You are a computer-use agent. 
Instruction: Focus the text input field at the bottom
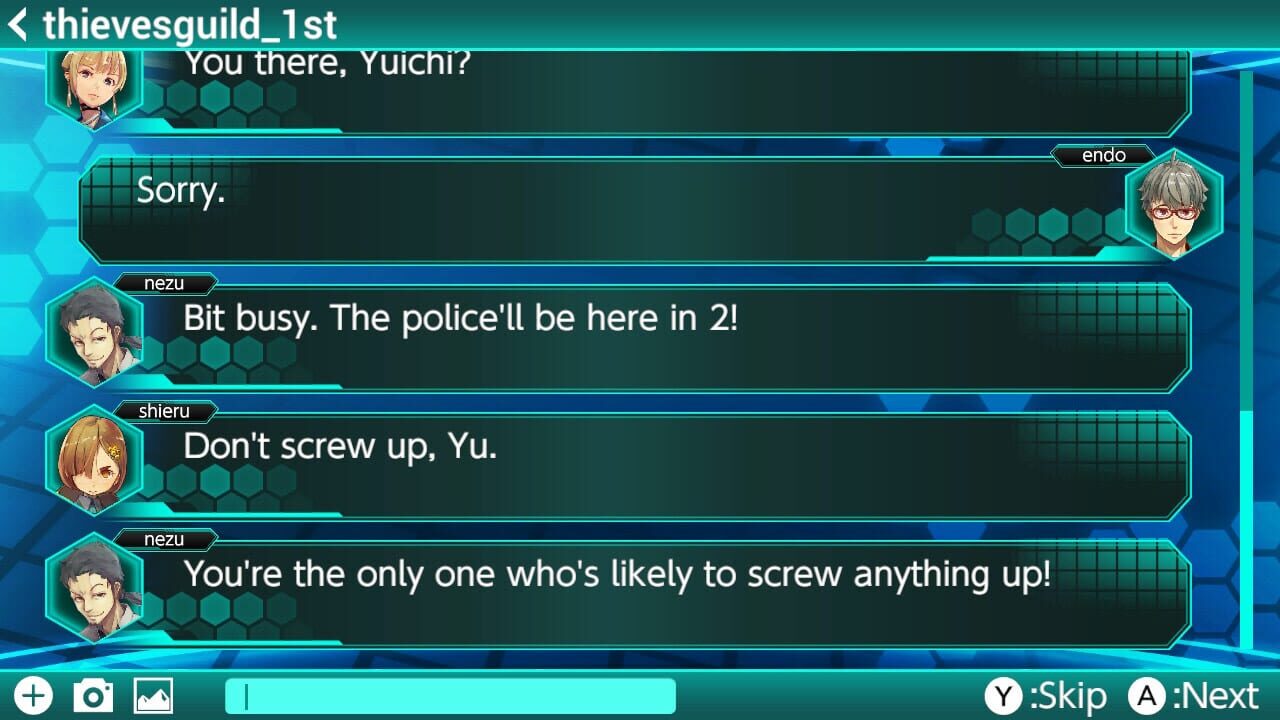click(x=450, y=694)
